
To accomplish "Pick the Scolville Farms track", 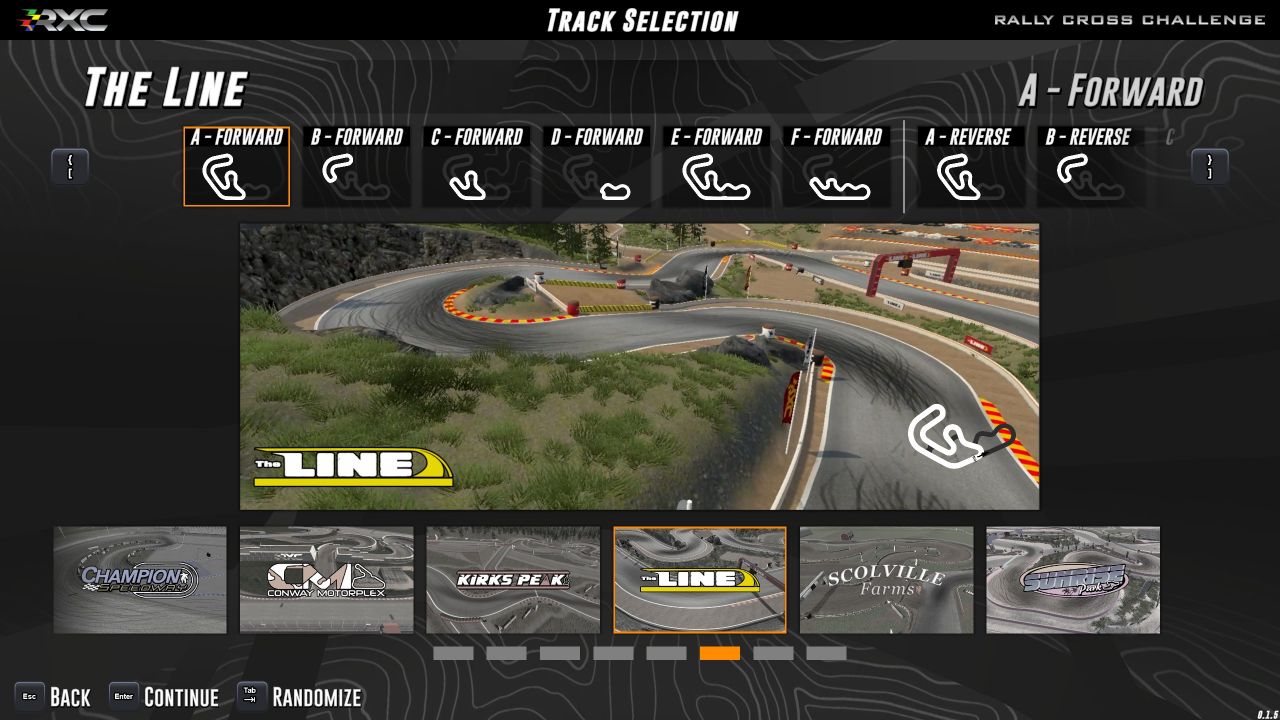I will [x=886, y=580].
